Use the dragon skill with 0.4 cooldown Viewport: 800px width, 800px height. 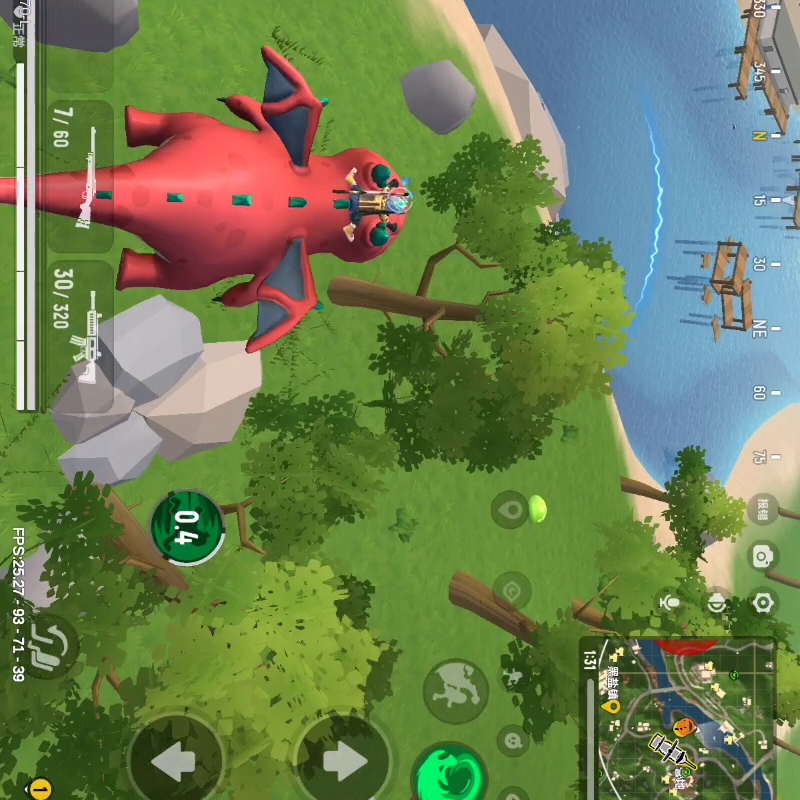point(187,526)
